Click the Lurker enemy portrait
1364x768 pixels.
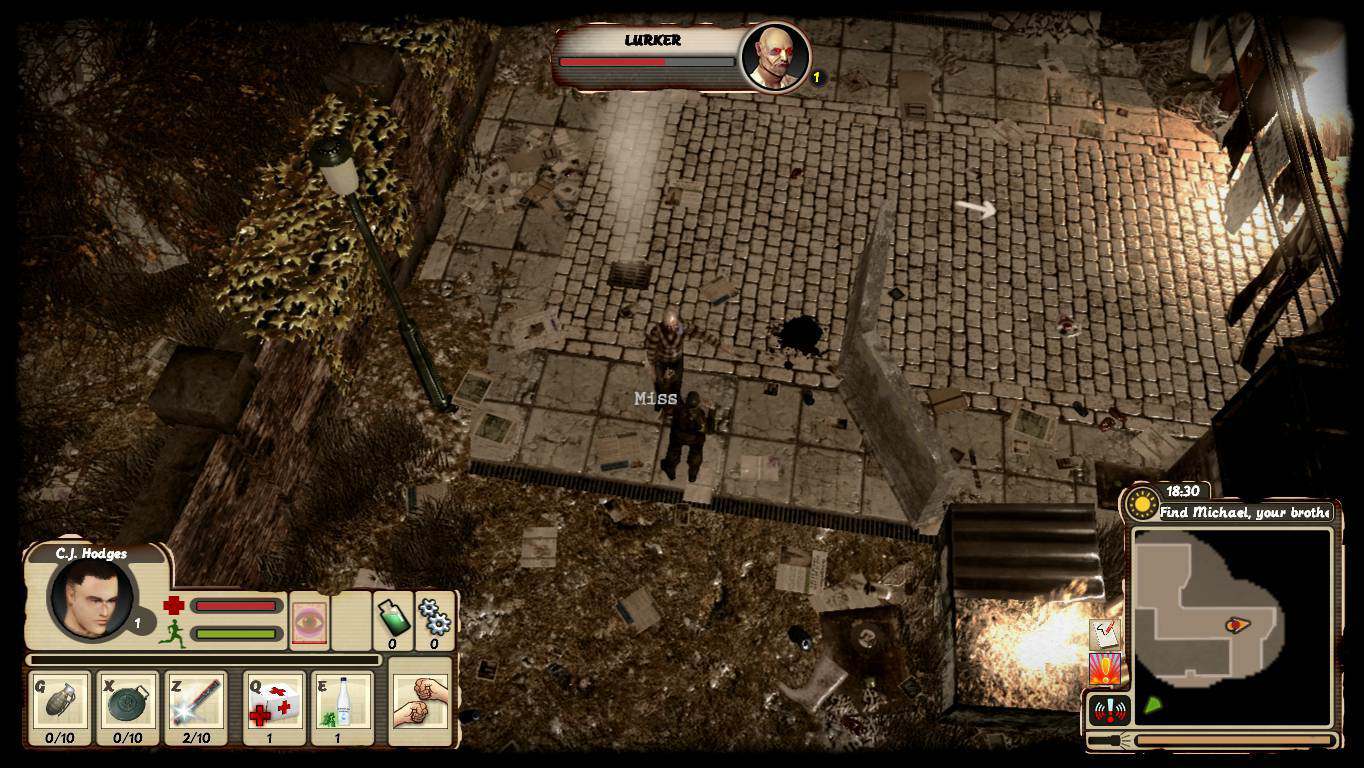pyautogui.click(x=773, y=58)
